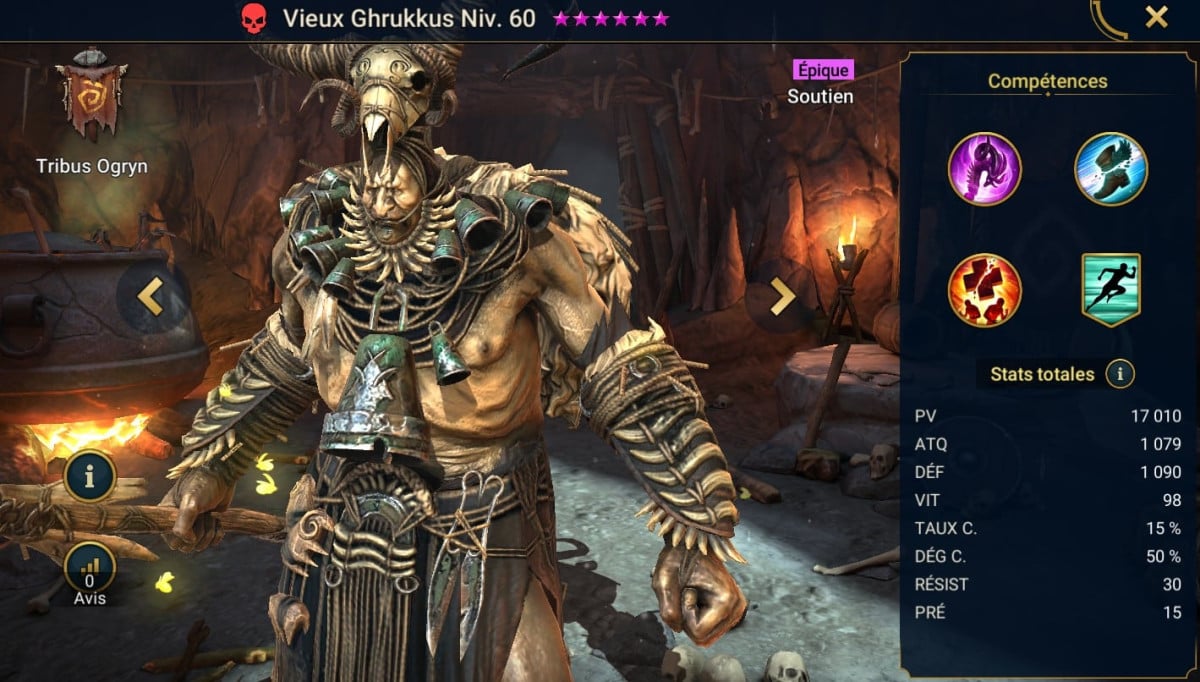Click the Épique rarity tag
The image size is (1200, 682).
[823, 70]
